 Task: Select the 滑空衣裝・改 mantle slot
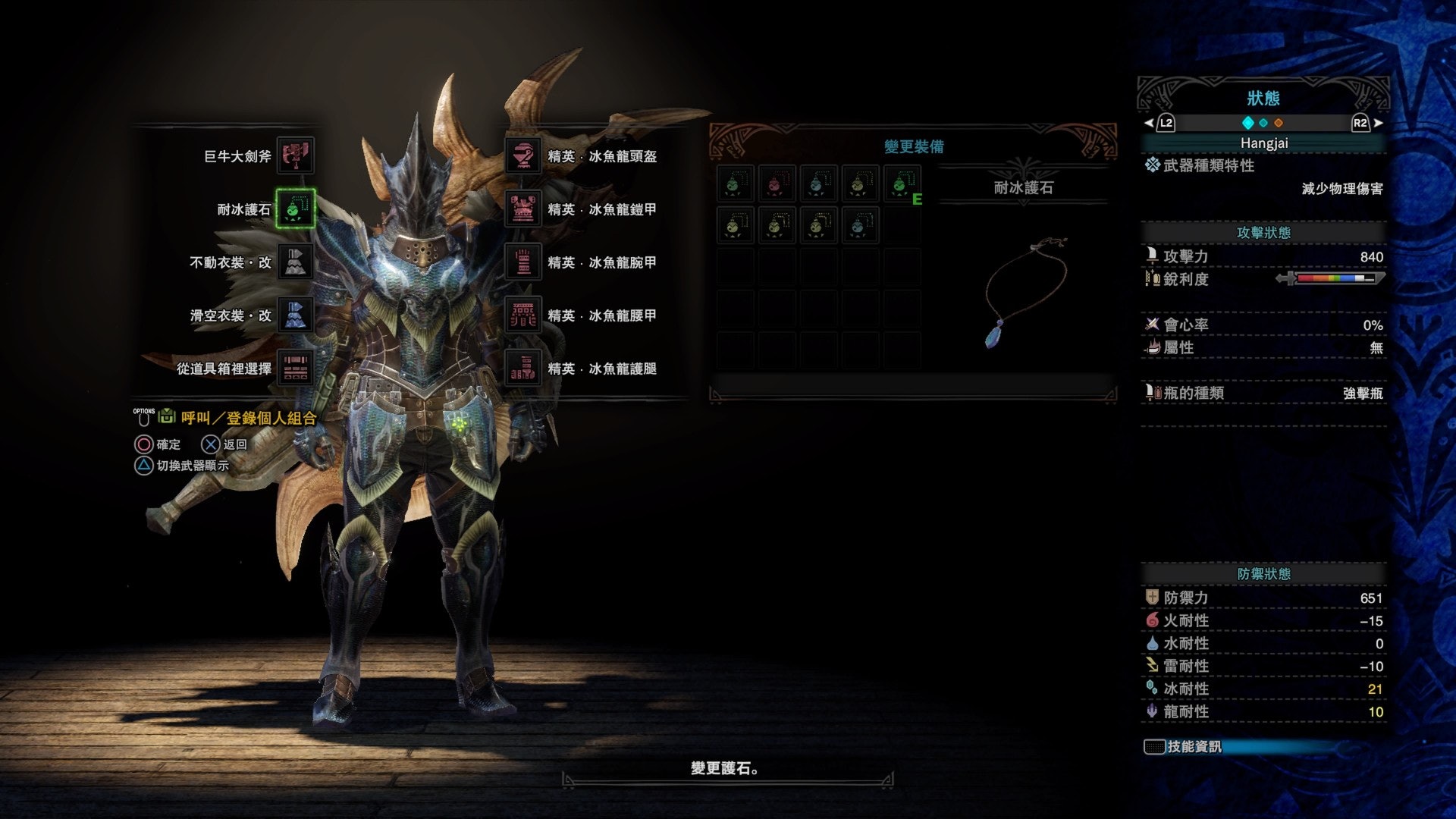coord(295,315)
